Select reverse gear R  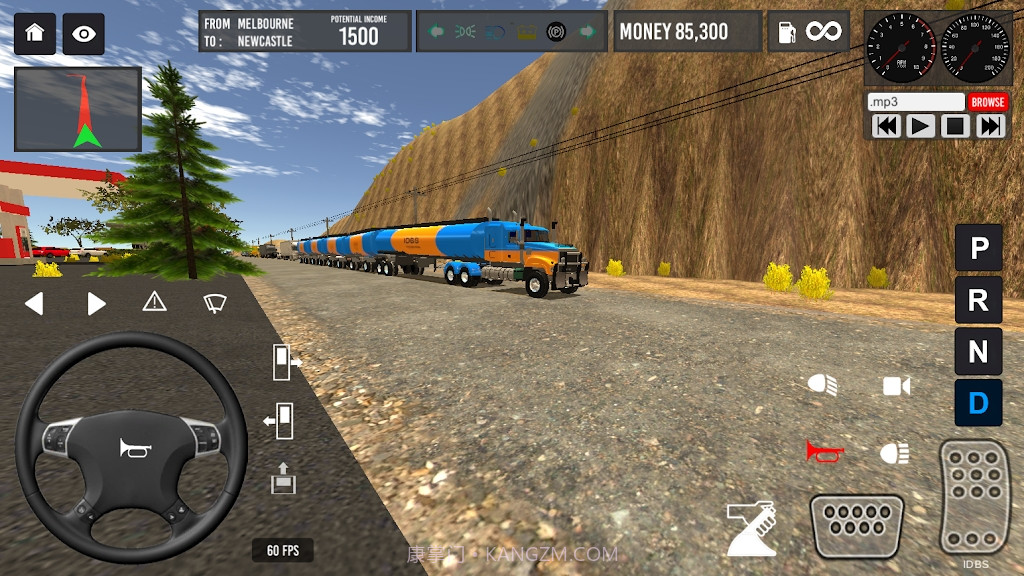[x=978, y=299]
